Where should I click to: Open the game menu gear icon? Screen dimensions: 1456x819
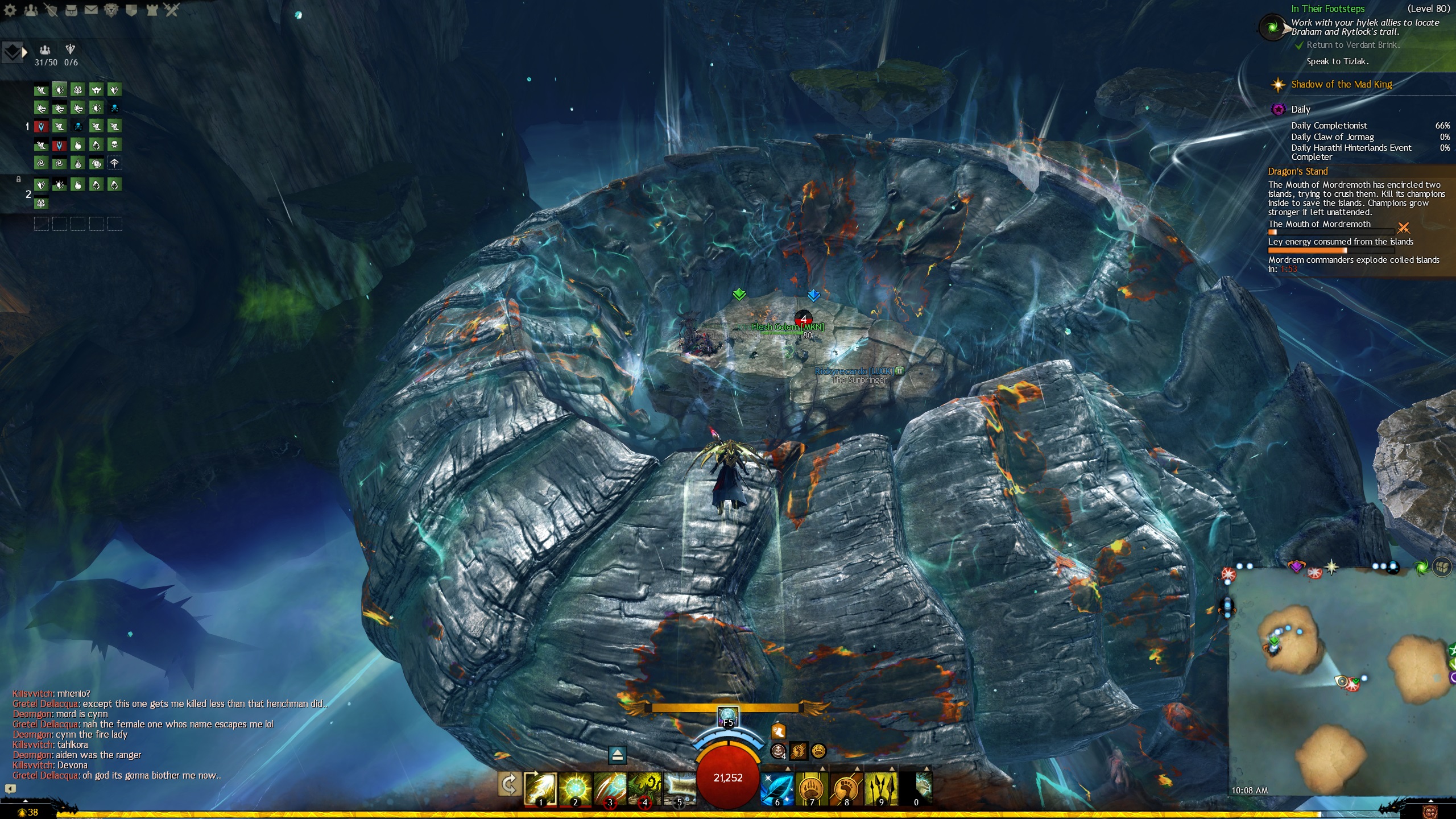10,10
